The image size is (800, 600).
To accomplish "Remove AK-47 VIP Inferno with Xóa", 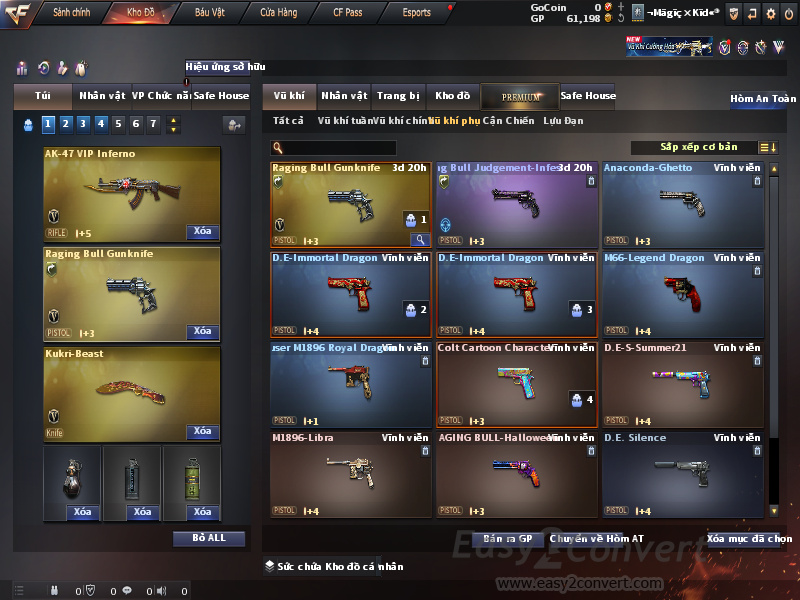I will tap(202, 232).
